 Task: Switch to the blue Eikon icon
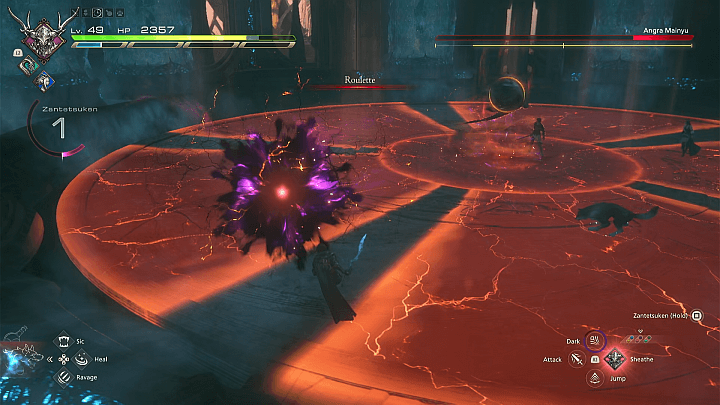[46, 83]
